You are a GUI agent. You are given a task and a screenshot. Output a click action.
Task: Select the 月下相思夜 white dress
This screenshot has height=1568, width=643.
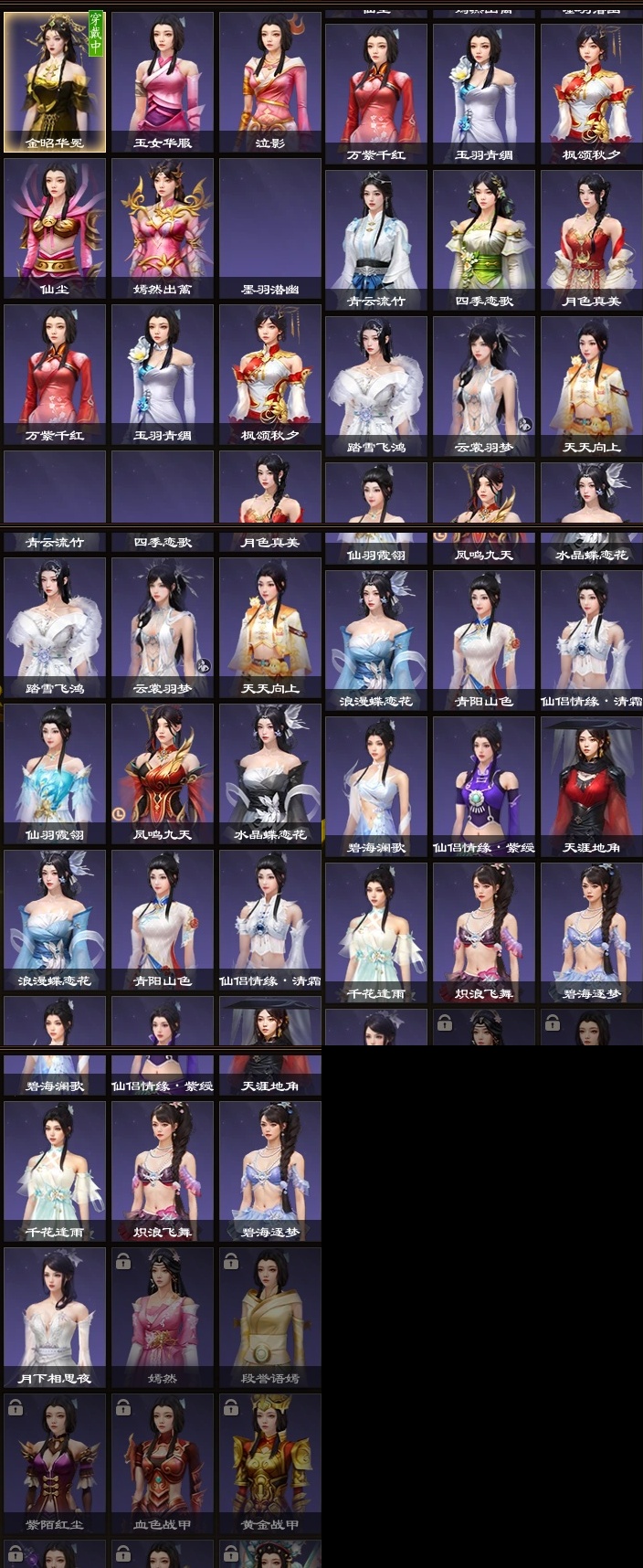pos(55,1317)
